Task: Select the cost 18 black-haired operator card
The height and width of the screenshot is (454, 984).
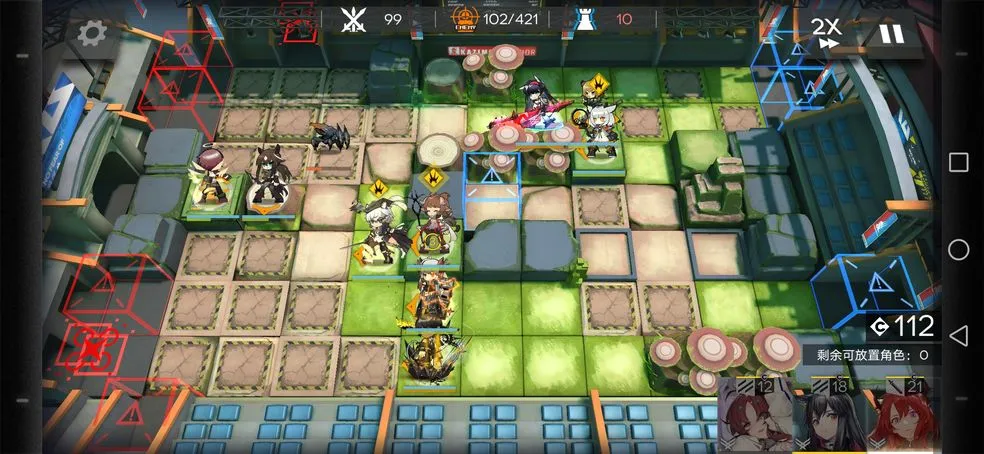Action: (830, 418)
